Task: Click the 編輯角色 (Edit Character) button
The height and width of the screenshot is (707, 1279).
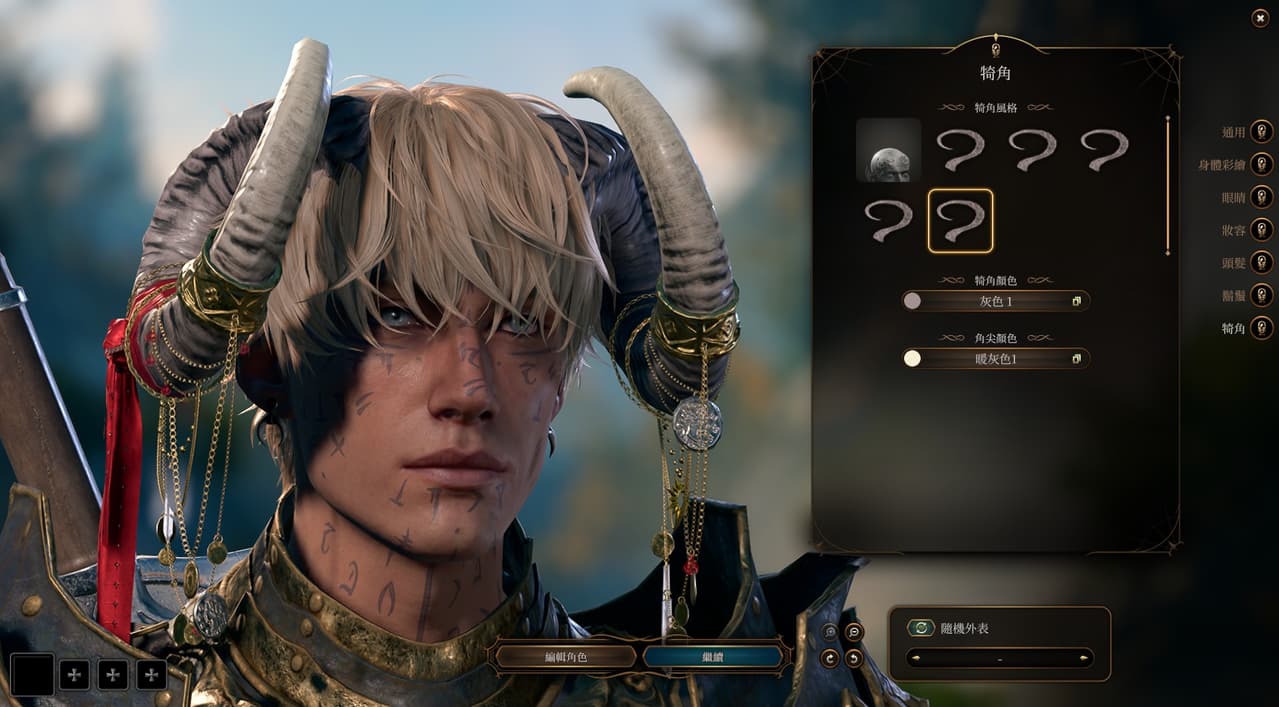Action: click(x=566, y=657)
